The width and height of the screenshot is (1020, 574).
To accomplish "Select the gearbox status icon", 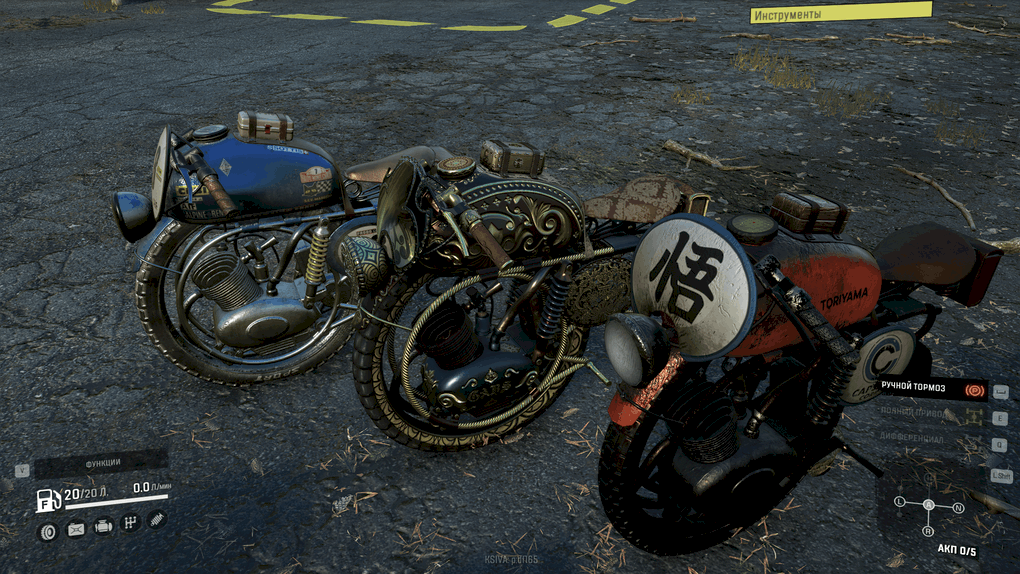I will (130, 523).
